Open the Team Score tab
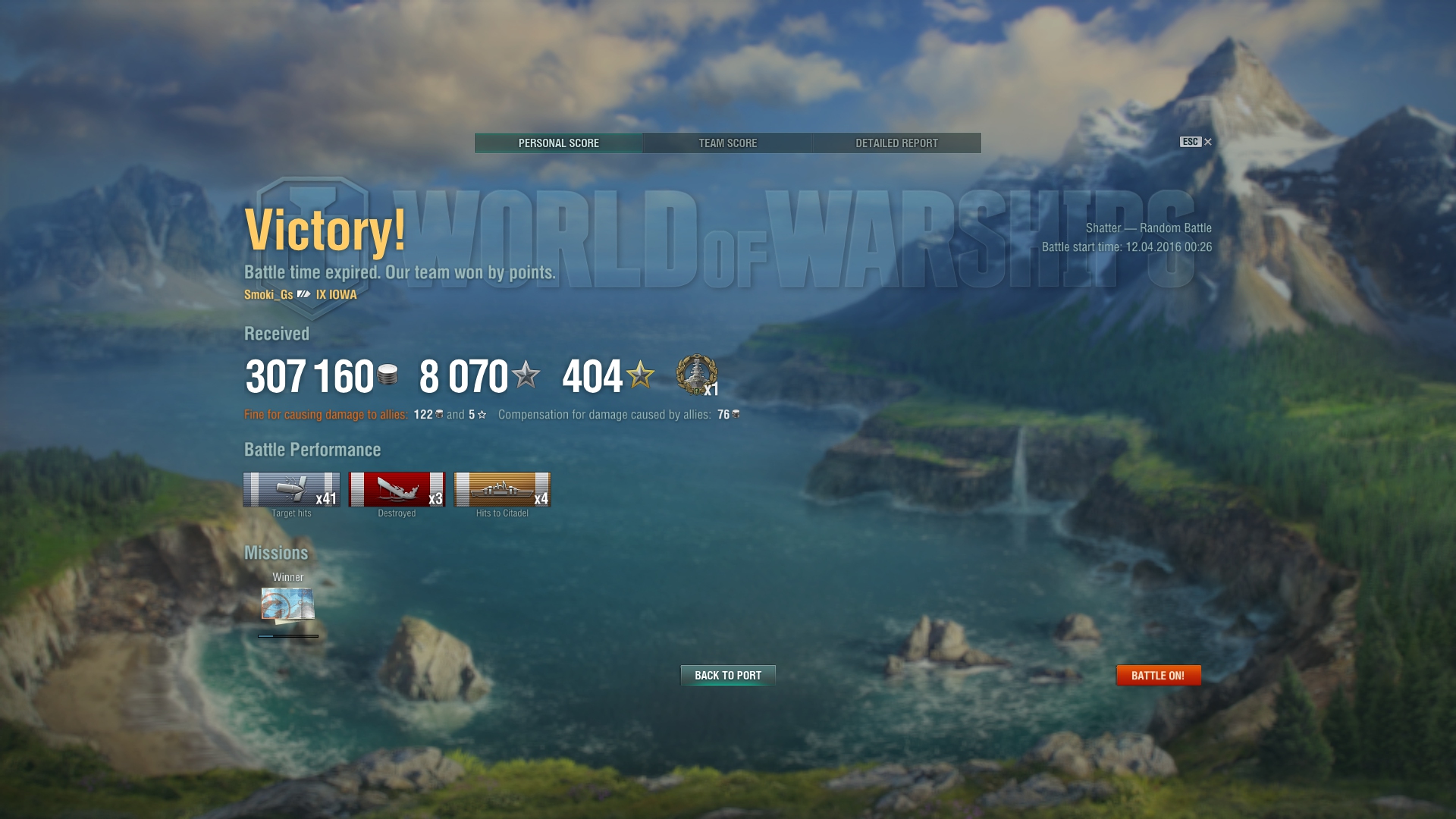 (x=727, y=143)
